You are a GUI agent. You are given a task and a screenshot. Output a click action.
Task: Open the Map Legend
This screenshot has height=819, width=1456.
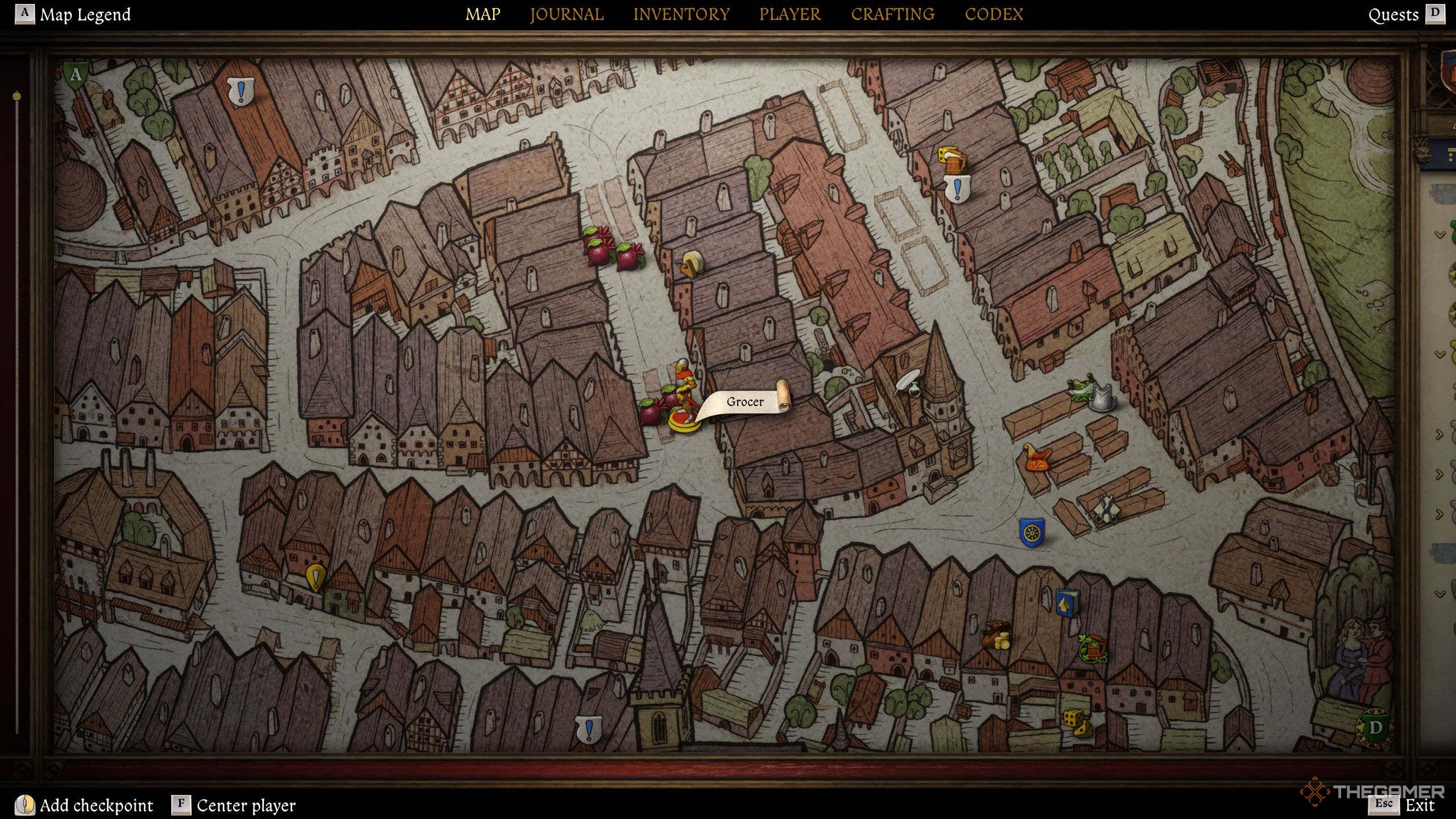pyautogui.click(x=84, y=14)
